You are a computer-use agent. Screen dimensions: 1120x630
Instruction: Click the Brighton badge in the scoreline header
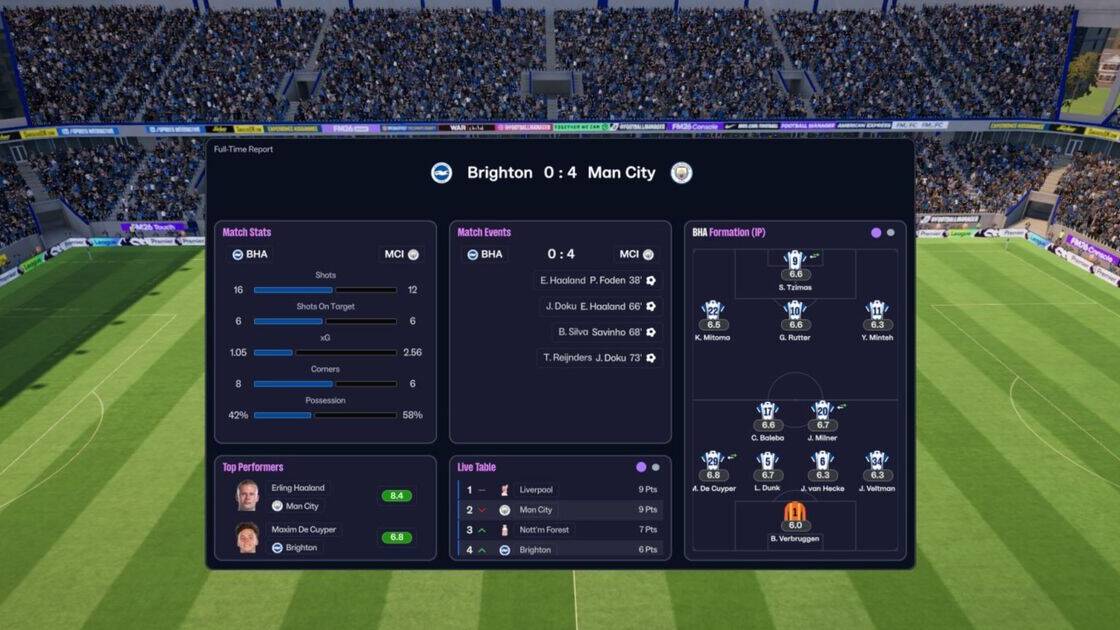(x=442, y=173)
